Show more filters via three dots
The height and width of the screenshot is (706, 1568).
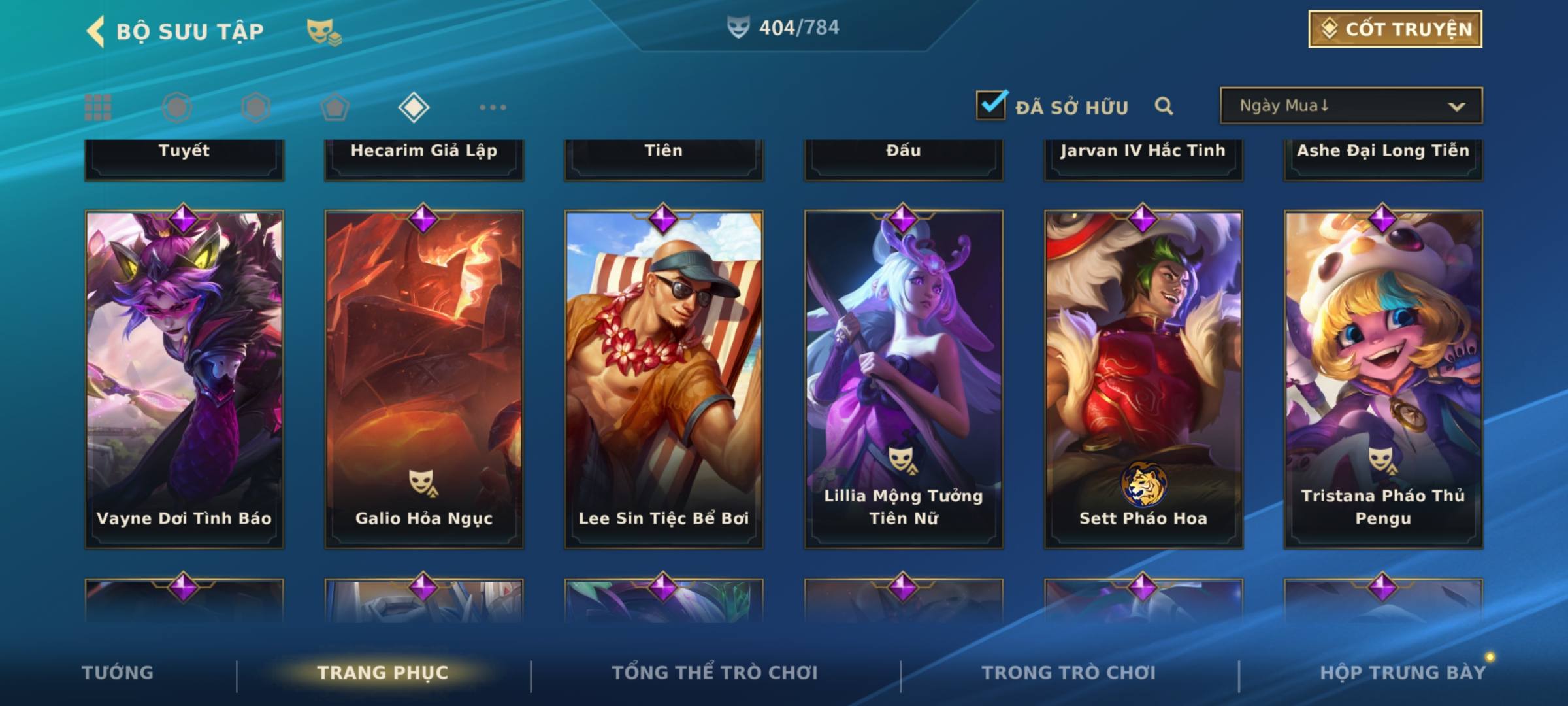pyautogui.click(x=493, y=107)
